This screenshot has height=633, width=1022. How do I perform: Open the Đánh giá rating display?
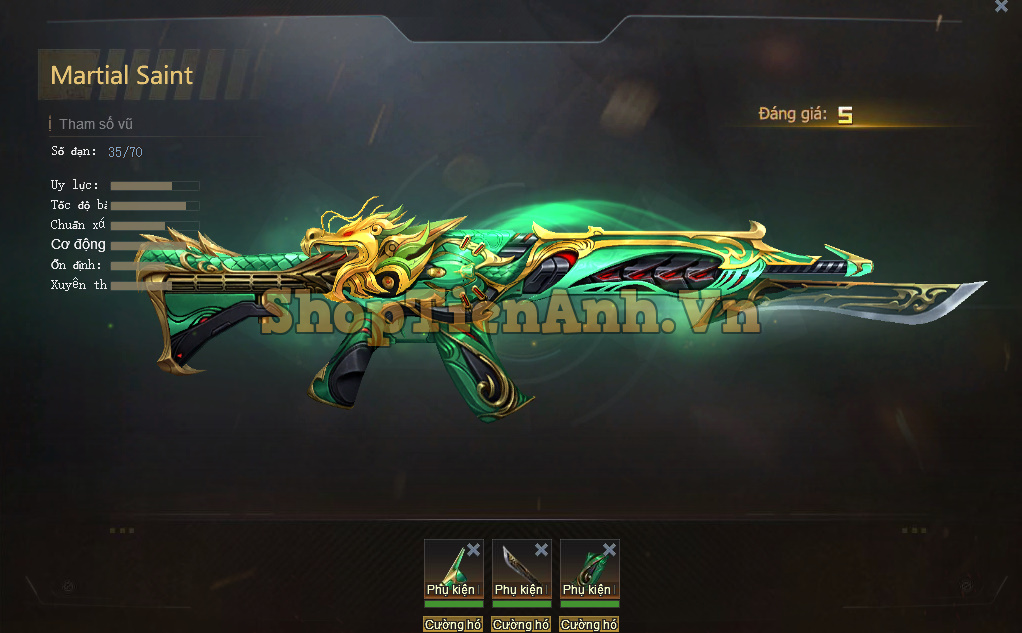click(x=806, y=115)
